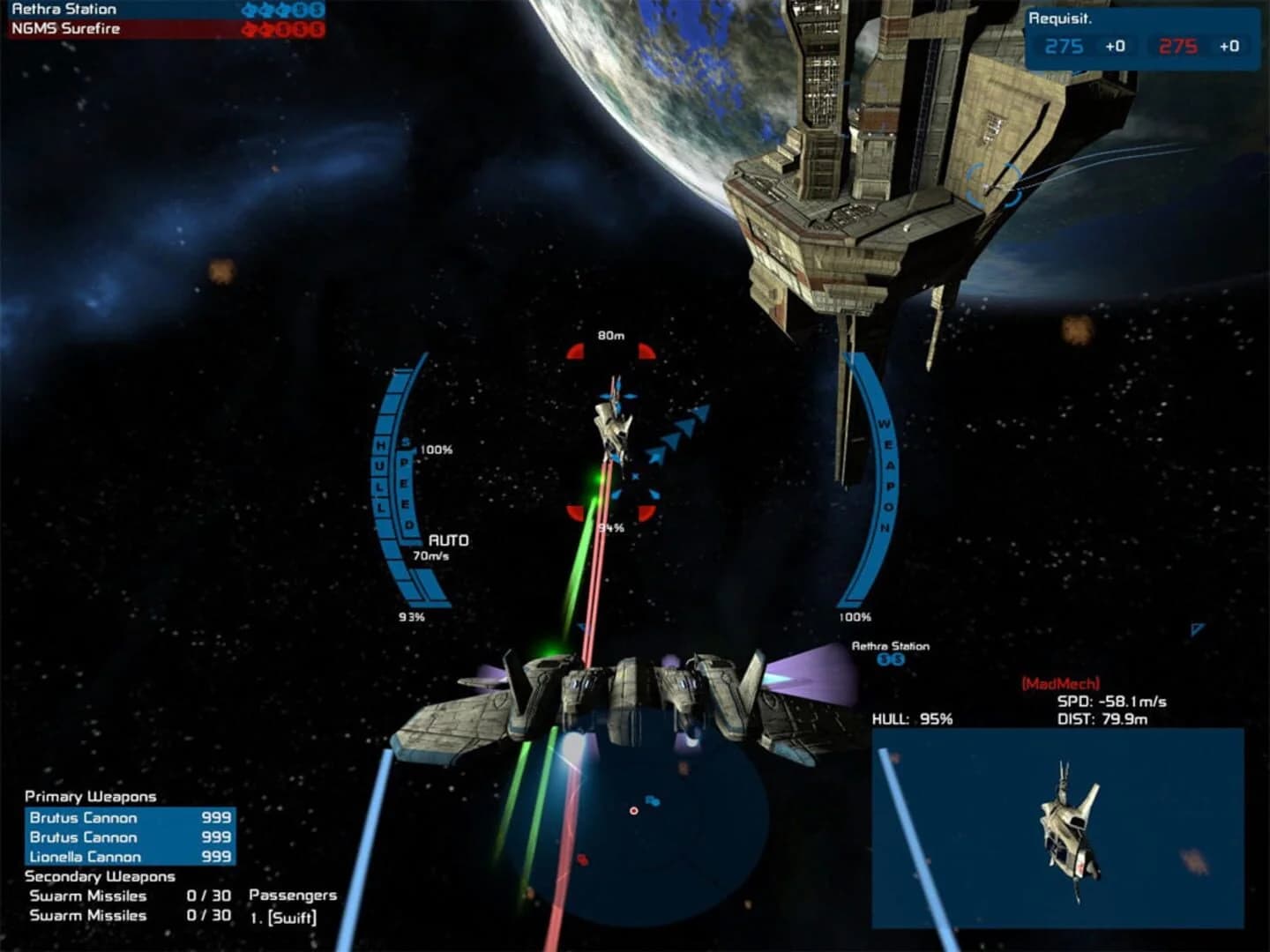Select the Lionella Cannon weapon entry
Viewport: 1270px width, 952px height.
pos(86,857)
